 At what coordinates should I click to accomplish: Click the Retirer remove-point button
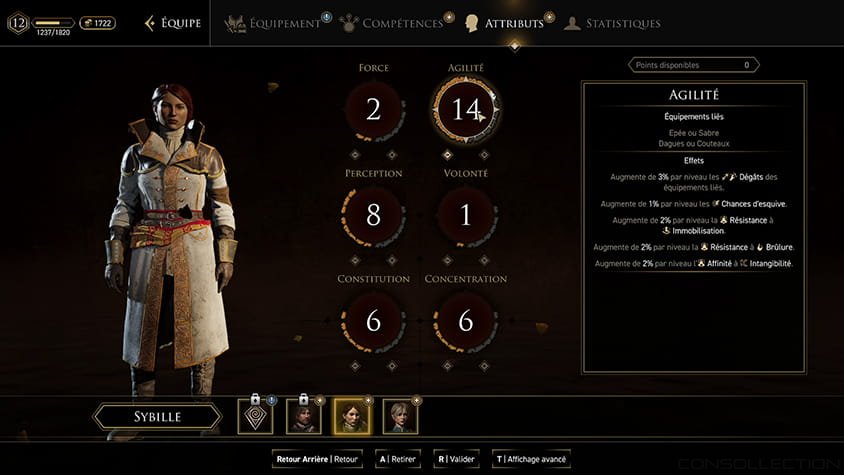(397, 459)
